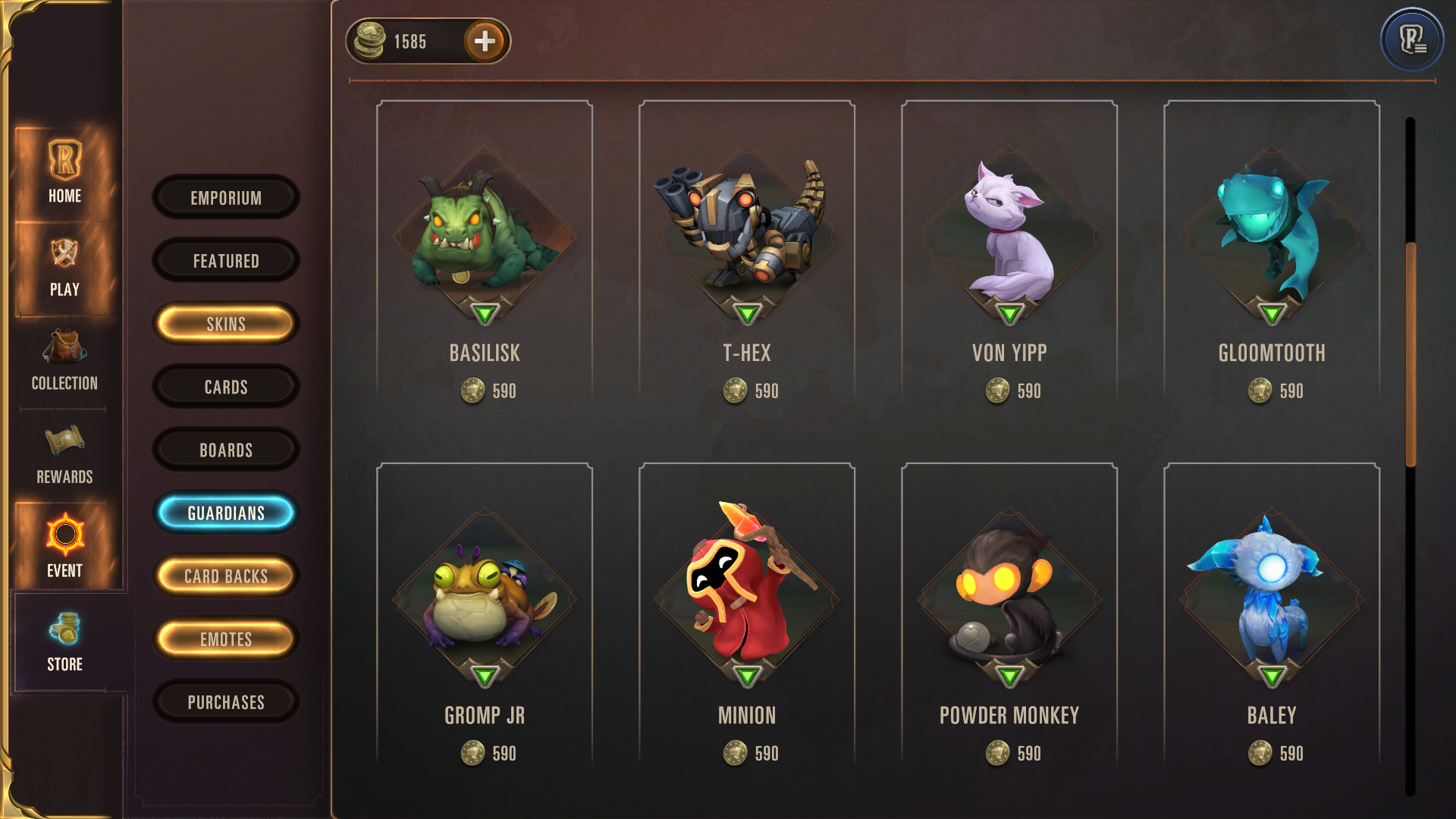Open the round profile emblem button
Screen dimensions: 1456x819
1411,39
